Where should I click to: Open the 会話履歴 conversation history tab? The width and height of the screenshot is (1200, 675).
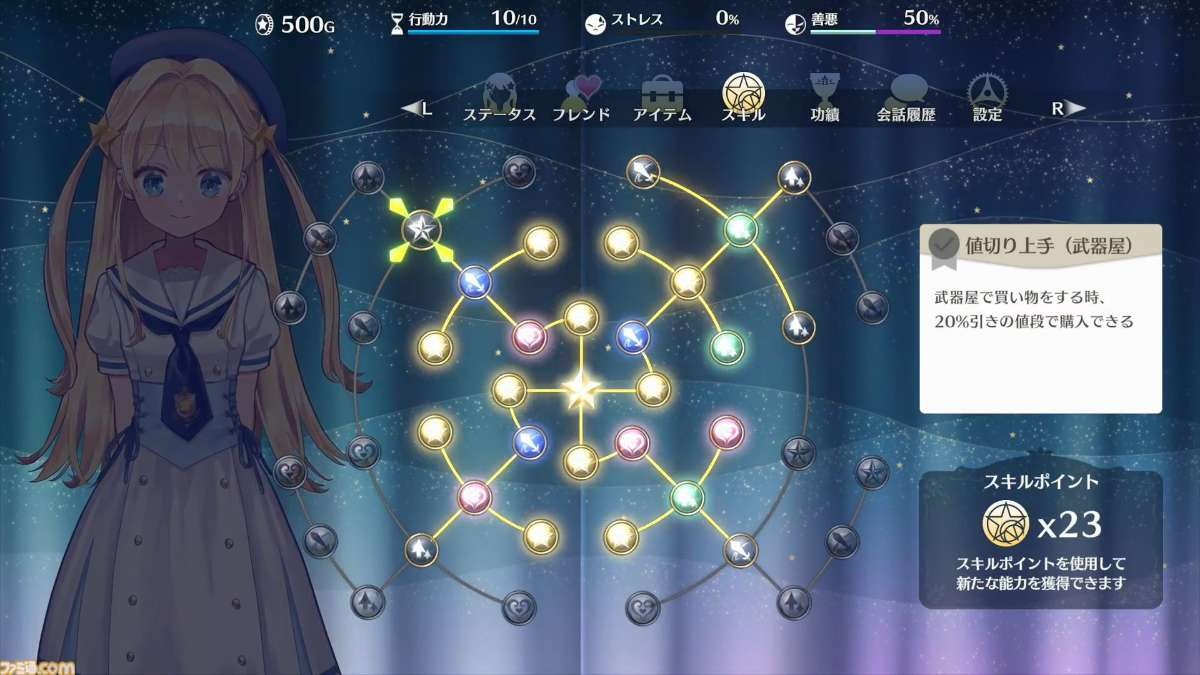[906, 99]
